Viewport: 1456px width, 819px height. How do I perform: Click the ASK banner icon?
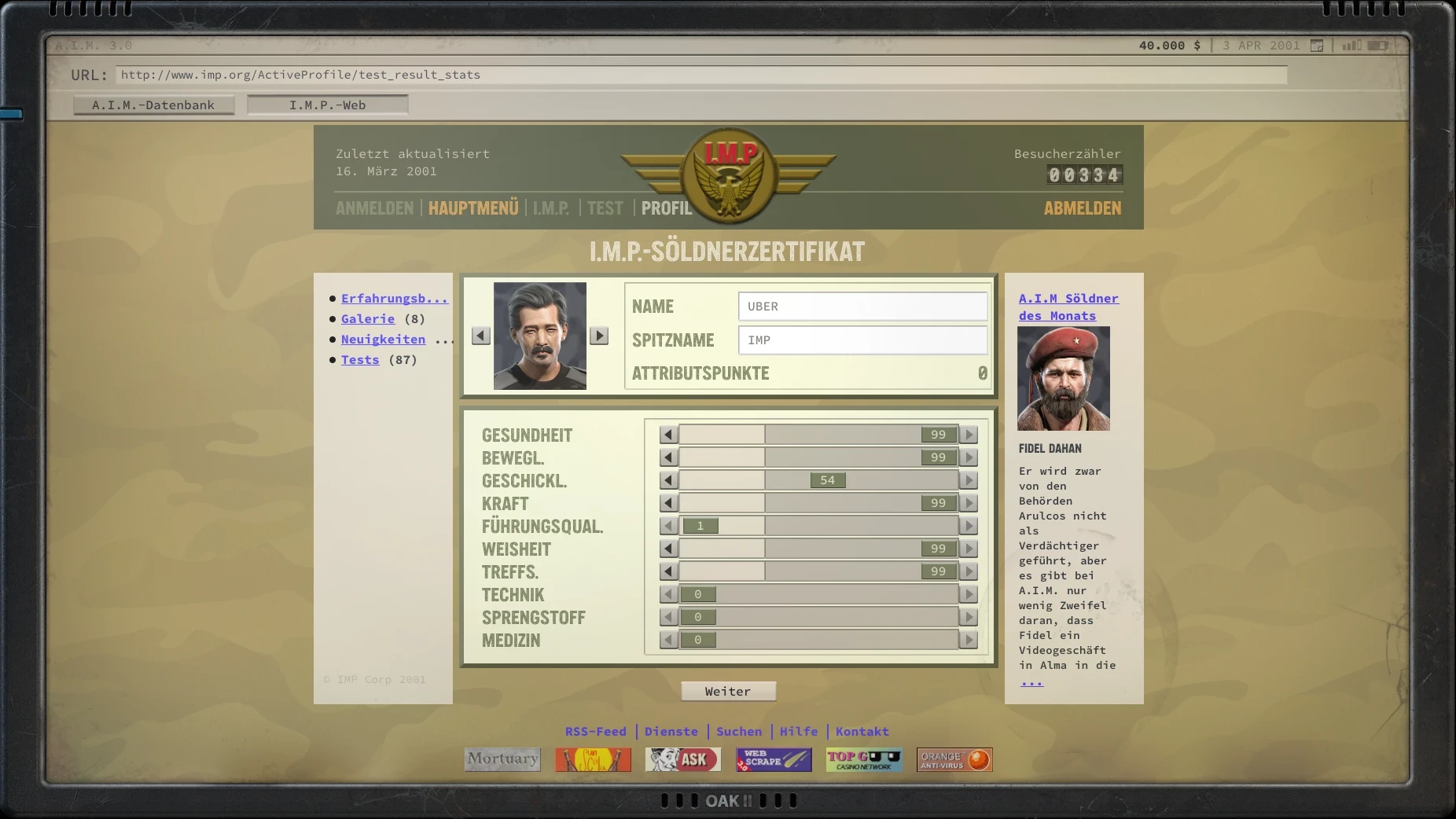tap(683, 759)
